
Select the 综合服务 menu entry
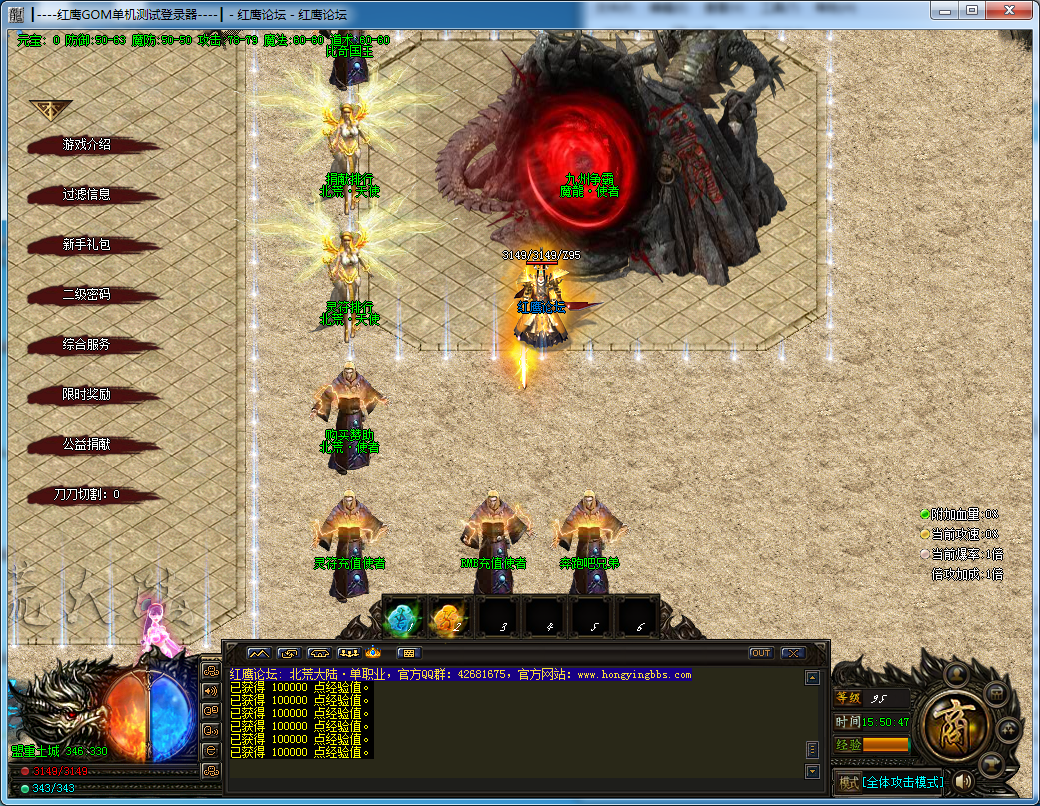pyautogui.click(x=87, y=345)
